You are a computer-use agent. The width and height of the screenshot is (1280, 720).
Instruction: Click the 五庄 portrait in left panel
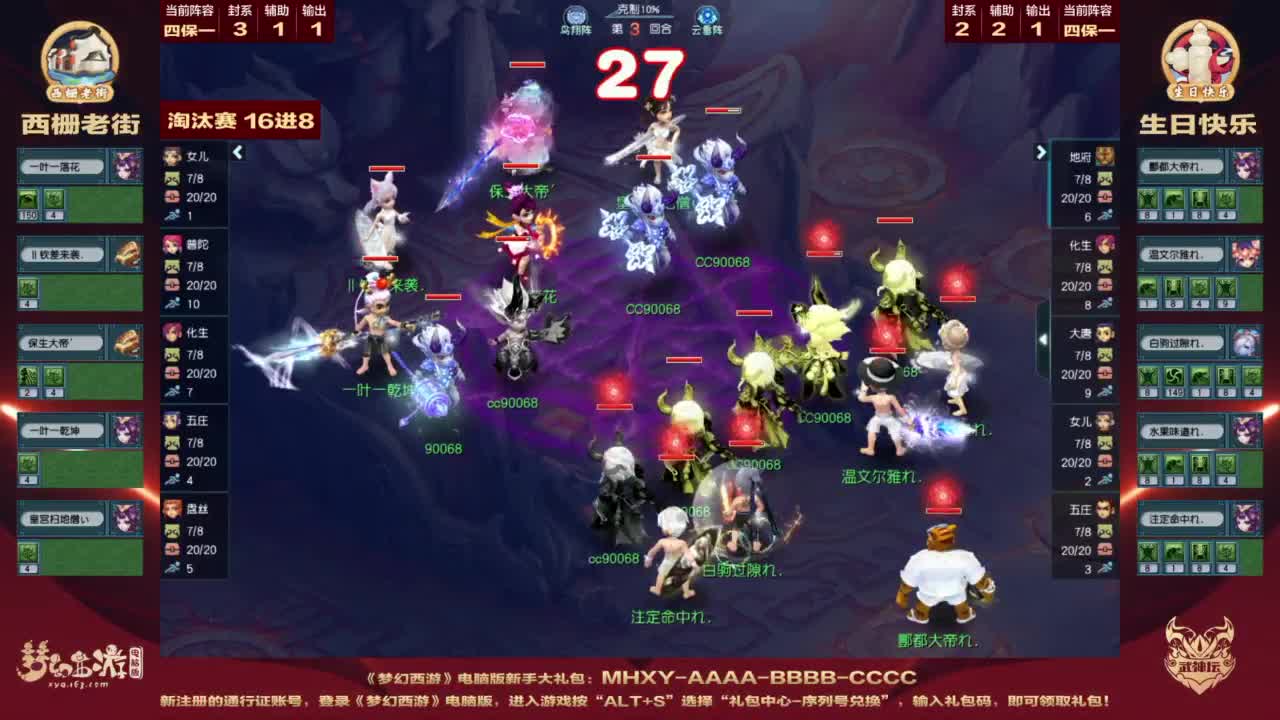click(x=170, y=420)
